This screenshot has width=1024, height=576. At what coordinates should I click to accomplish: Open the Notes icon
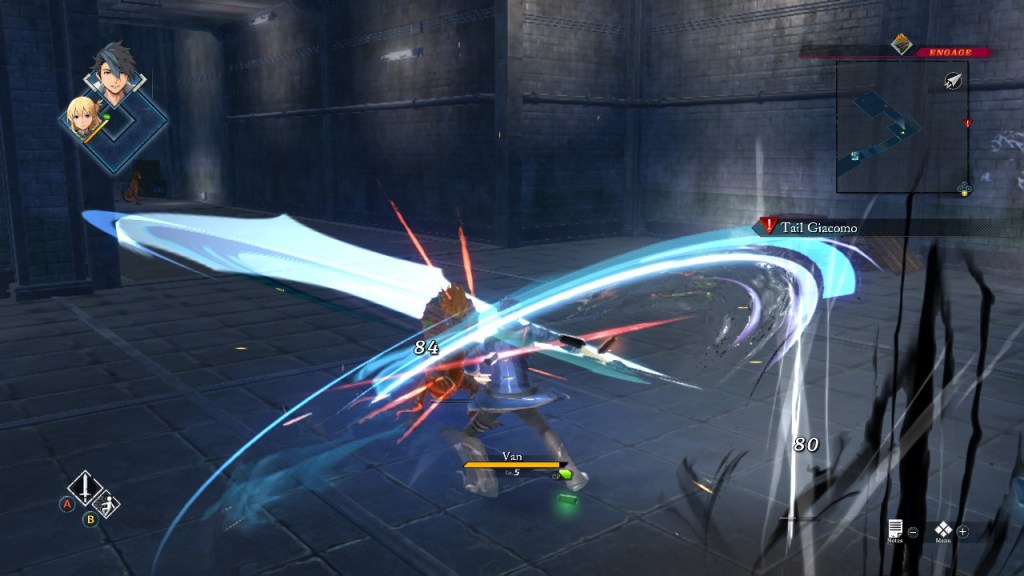coord(896,529)
